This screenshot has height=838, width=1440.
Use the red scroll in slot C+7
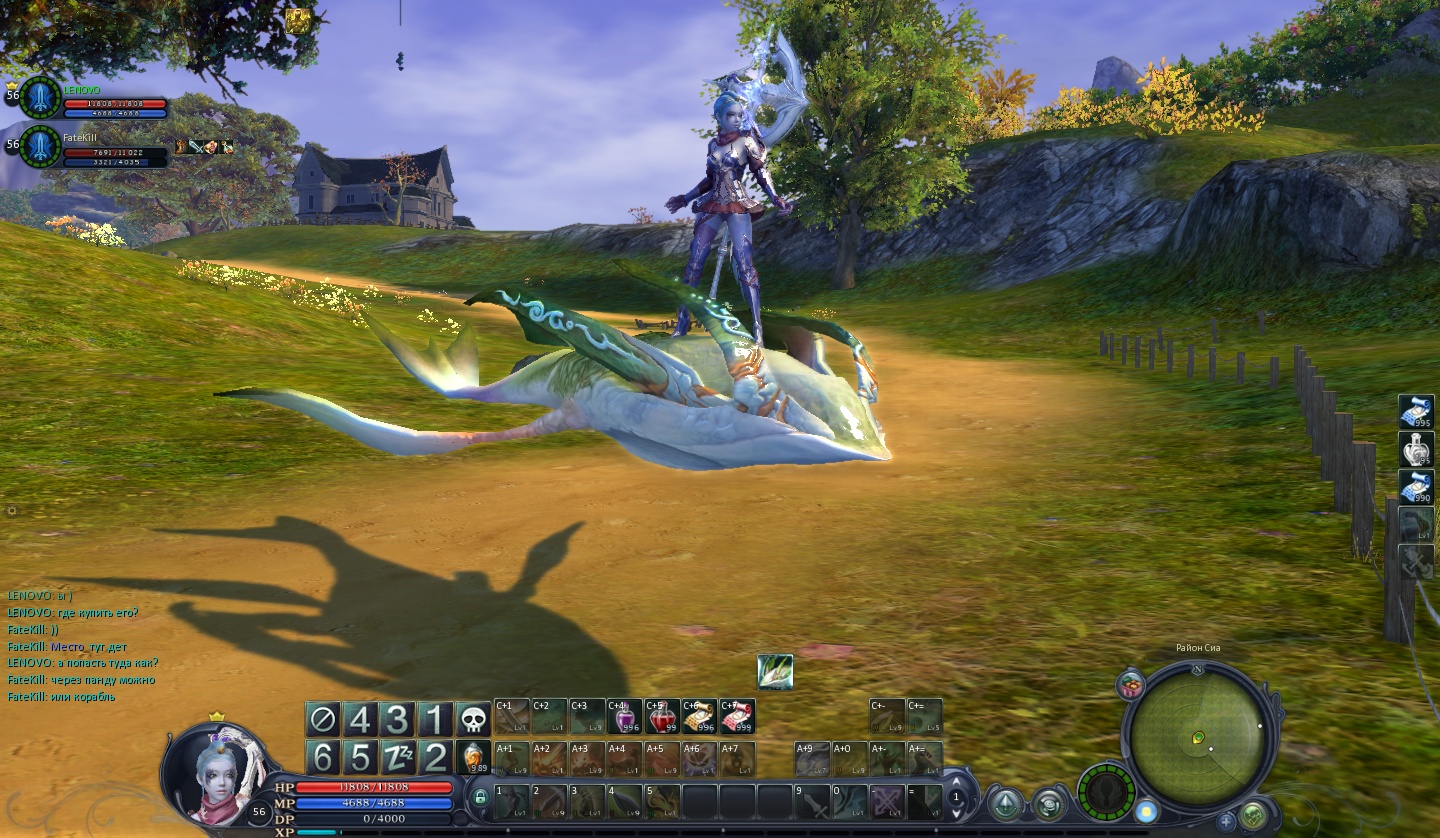coord(737,717)
